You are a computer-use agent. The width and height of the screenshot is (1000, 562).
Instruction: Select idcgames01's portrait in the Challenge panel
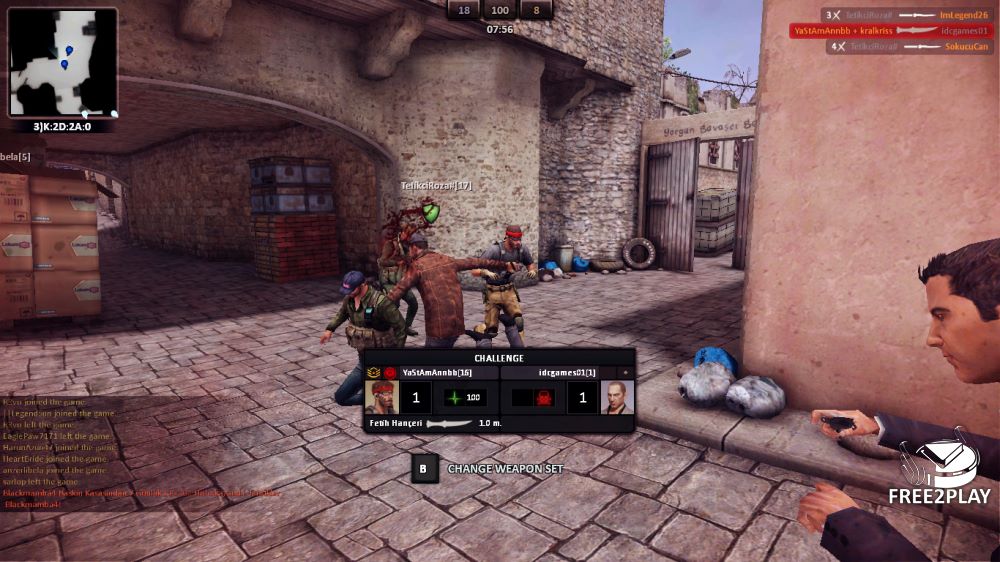pos(617,397)
